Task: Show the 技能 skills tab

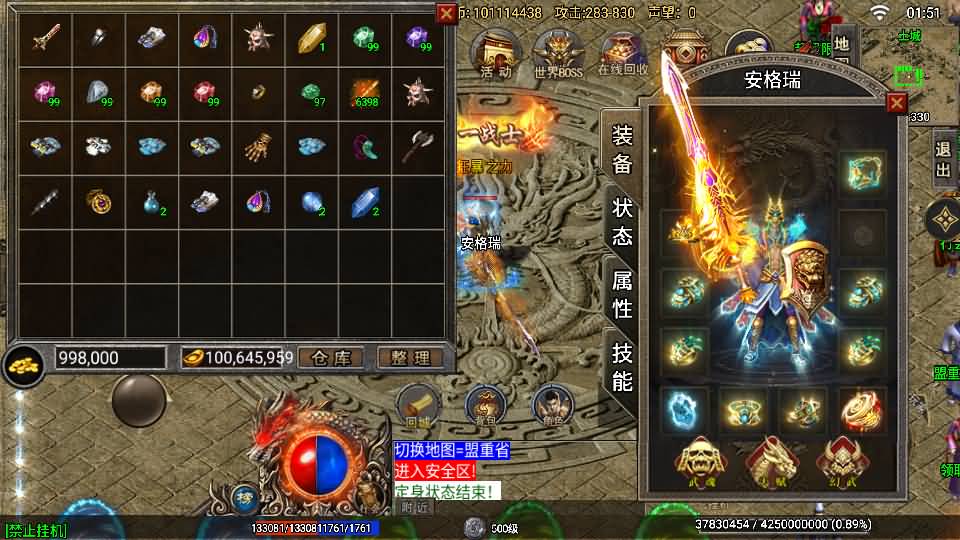Action: (x=622, y=367)
